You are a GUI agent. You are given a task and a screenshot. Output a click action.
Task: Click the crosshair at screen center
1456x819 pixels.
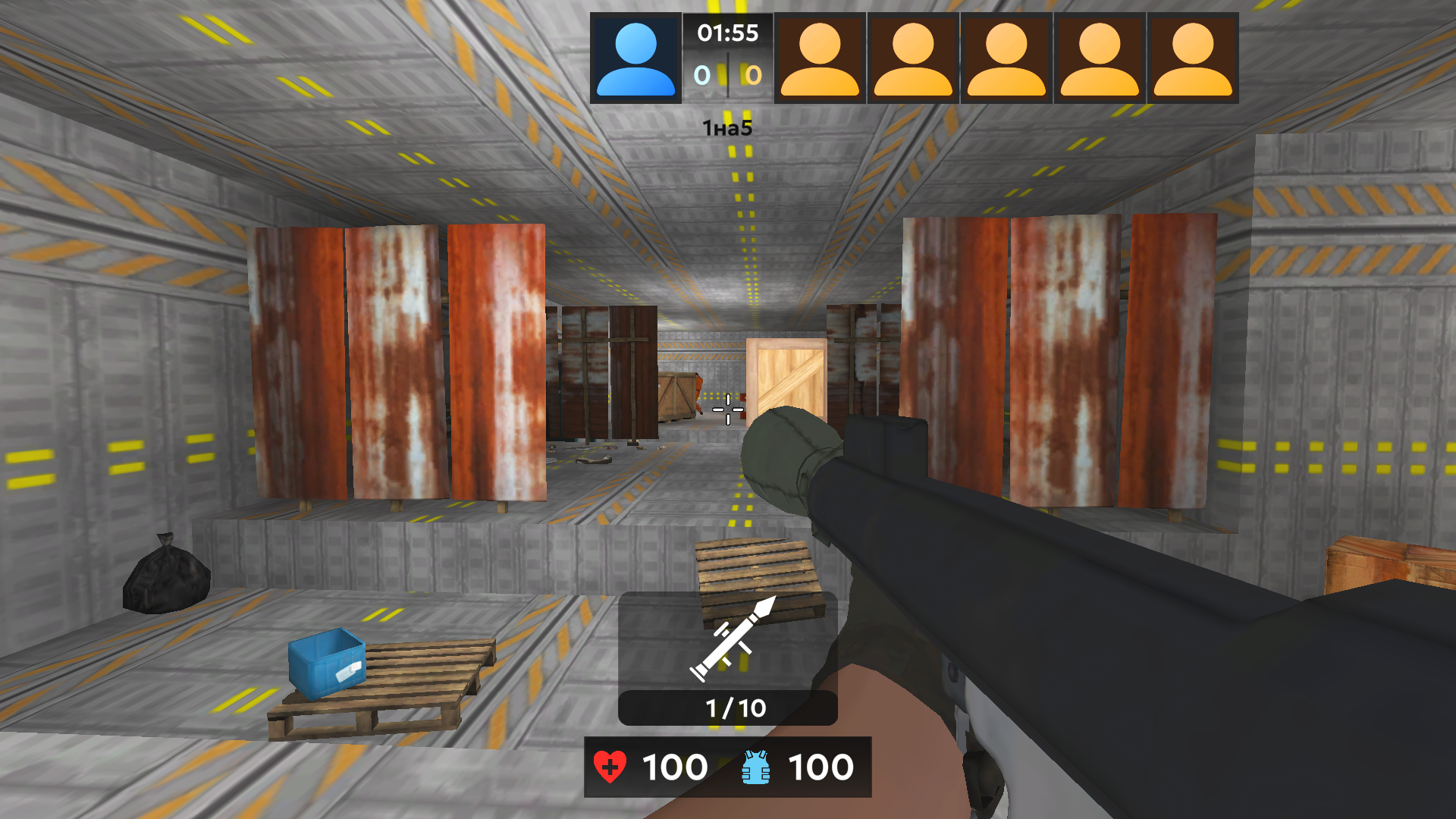tap(726, 409)
